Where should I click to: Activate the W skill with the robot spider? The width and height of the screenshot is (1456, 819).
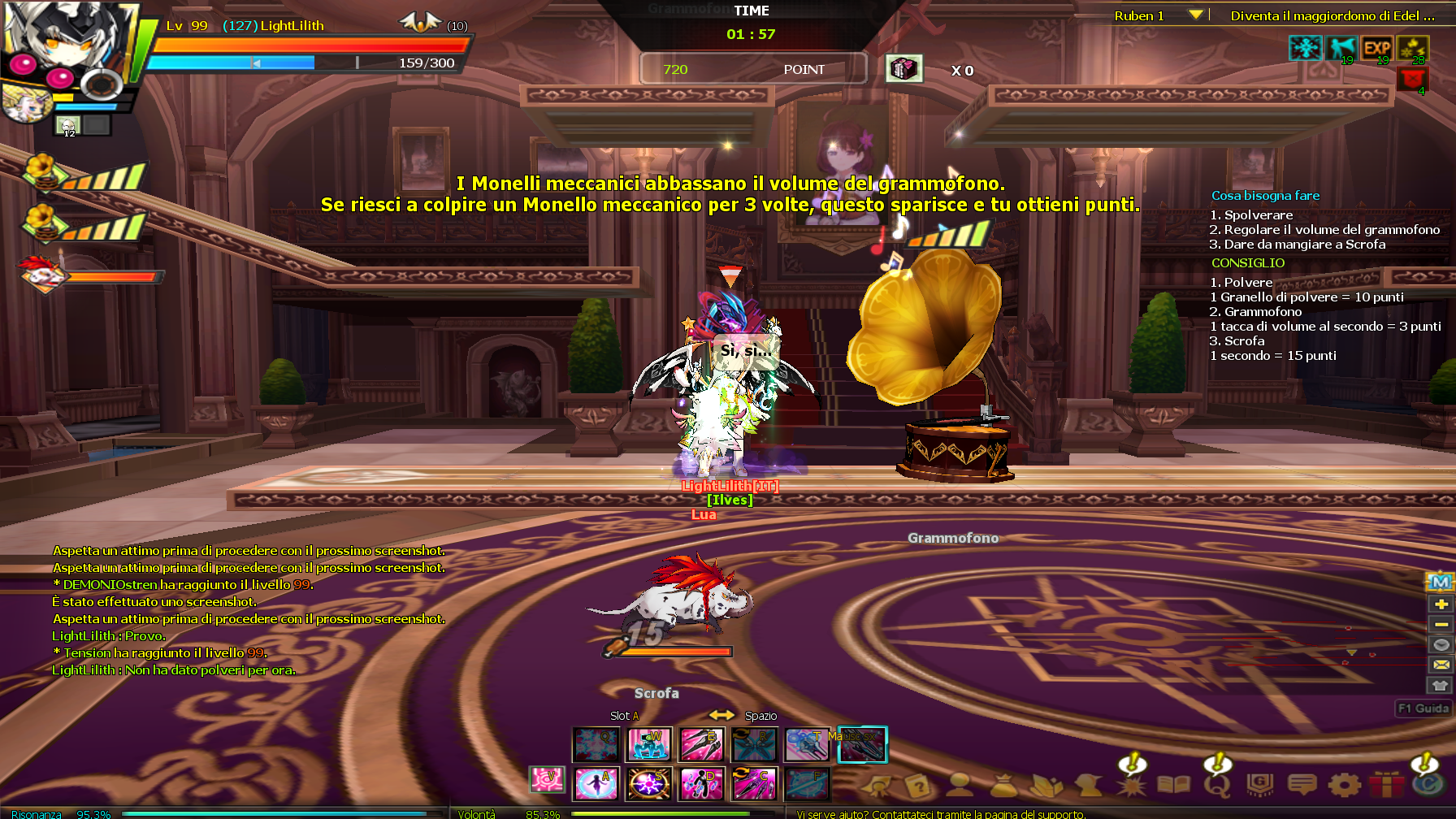649,744
